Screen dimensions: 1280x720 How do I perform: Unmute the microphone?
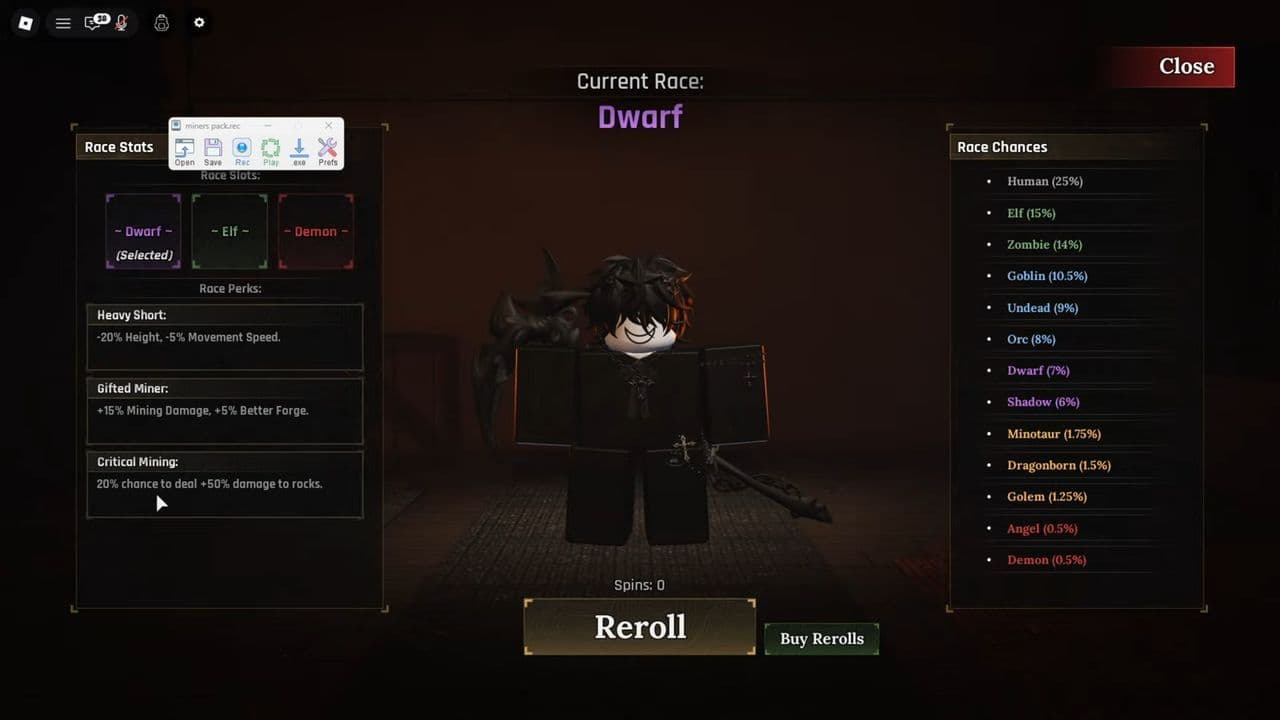point(120,22)
